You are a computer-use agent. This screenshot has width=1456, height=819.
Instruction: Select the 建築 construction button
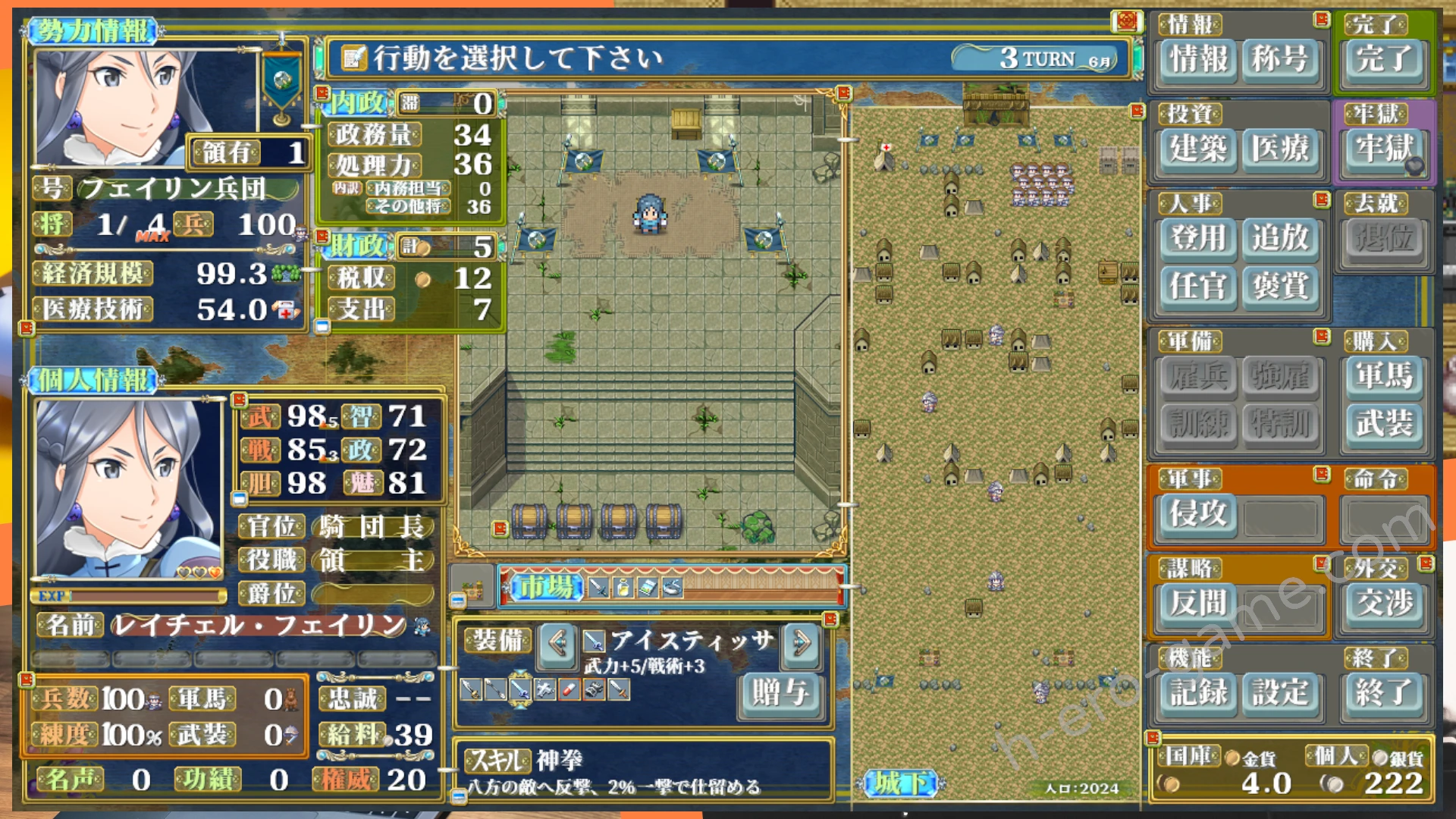click(1197, 149)
